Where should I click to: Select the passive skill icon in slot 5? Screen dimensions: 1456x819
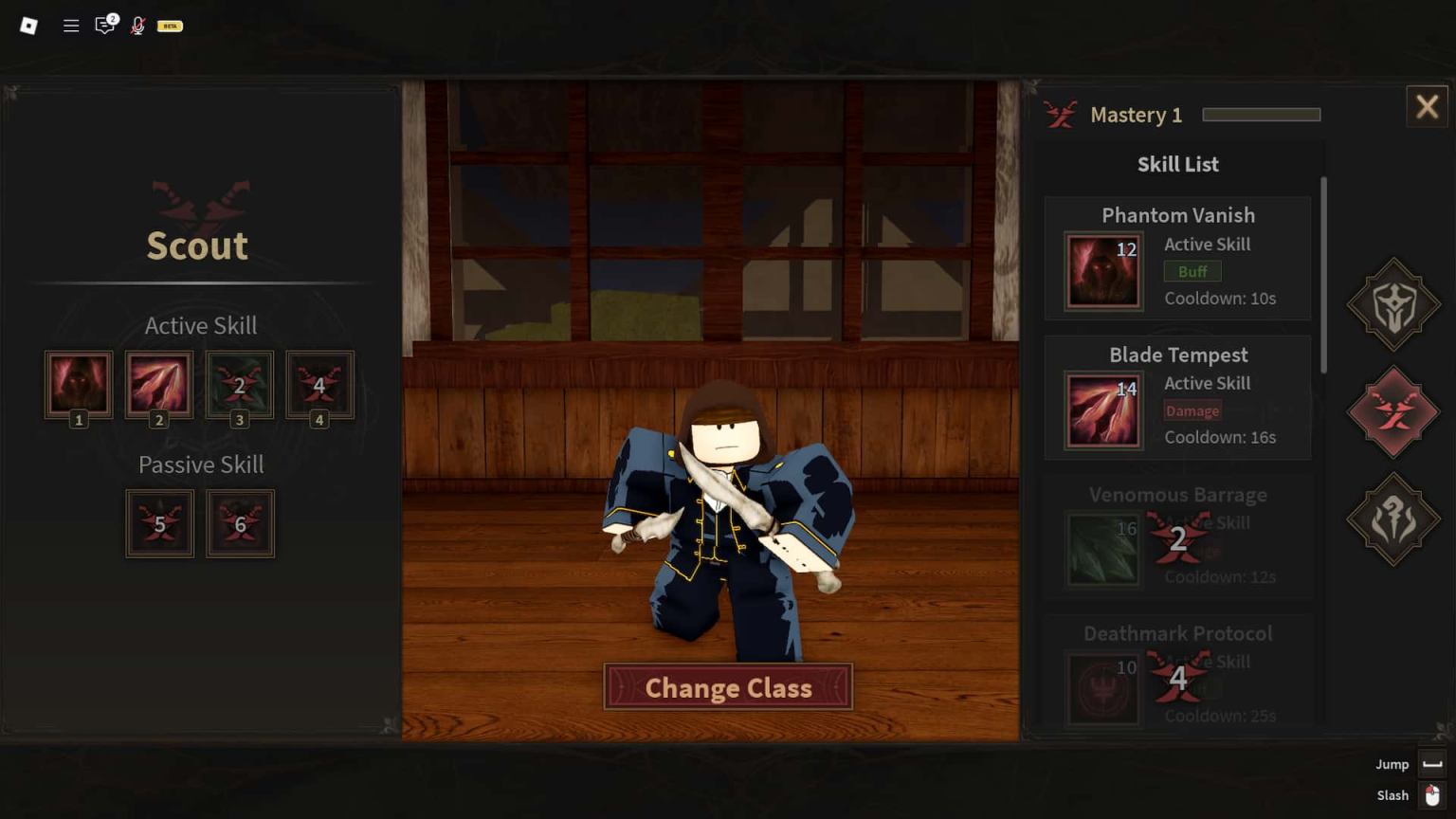[159, 522]
